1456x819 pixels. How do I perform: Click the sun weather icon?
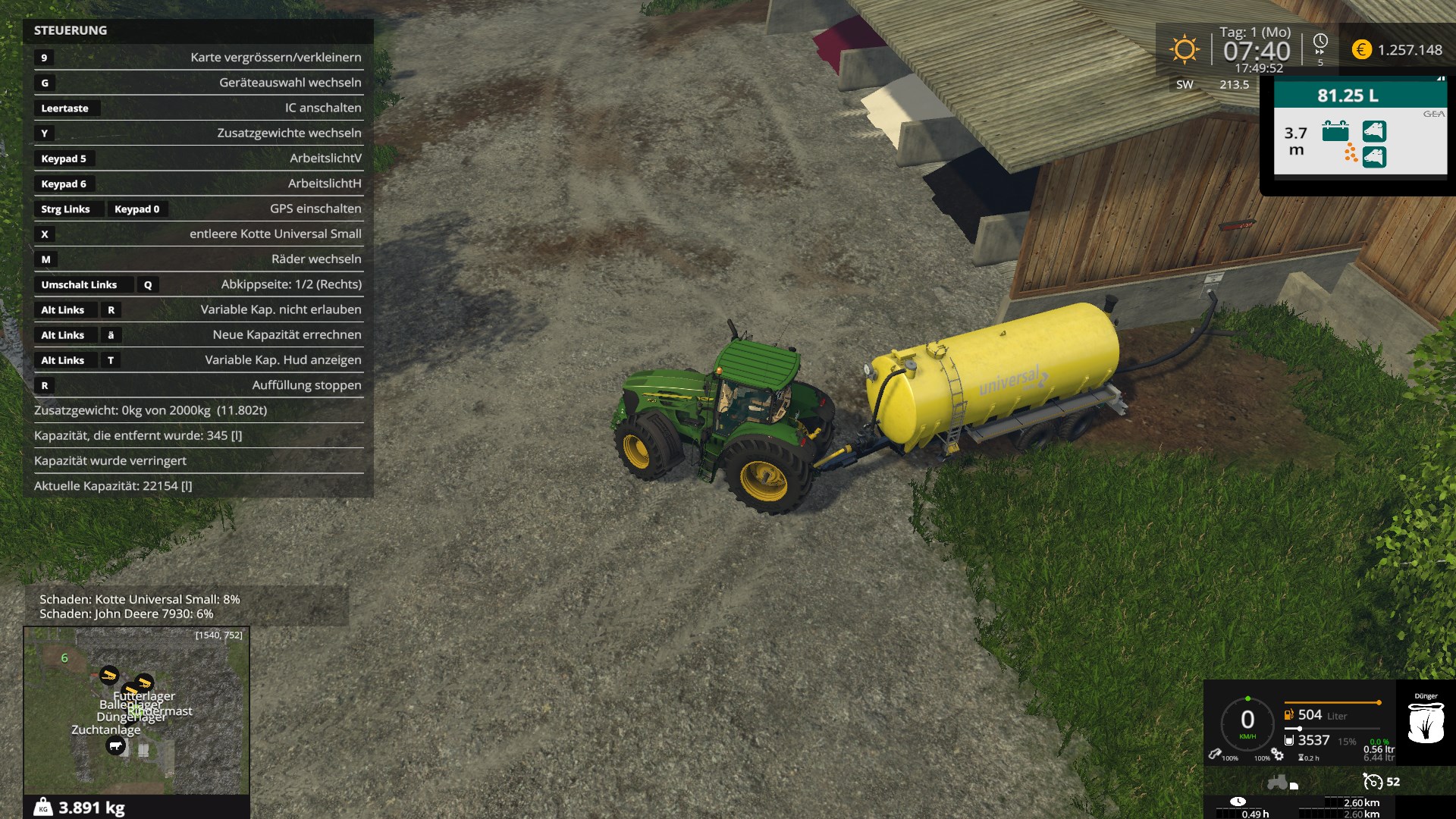click(1184, 50)
